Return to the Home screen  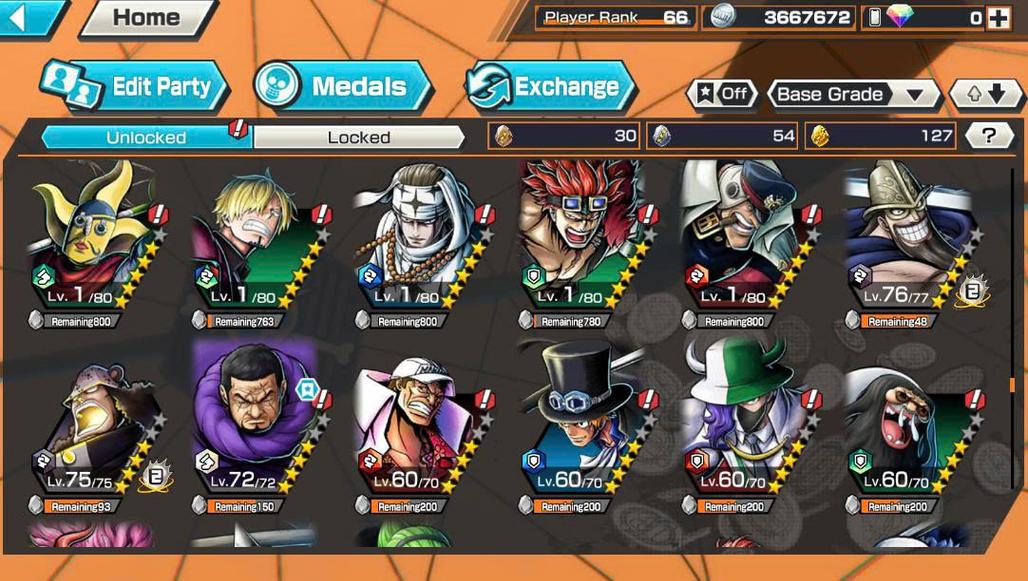[x=148, y=17]
